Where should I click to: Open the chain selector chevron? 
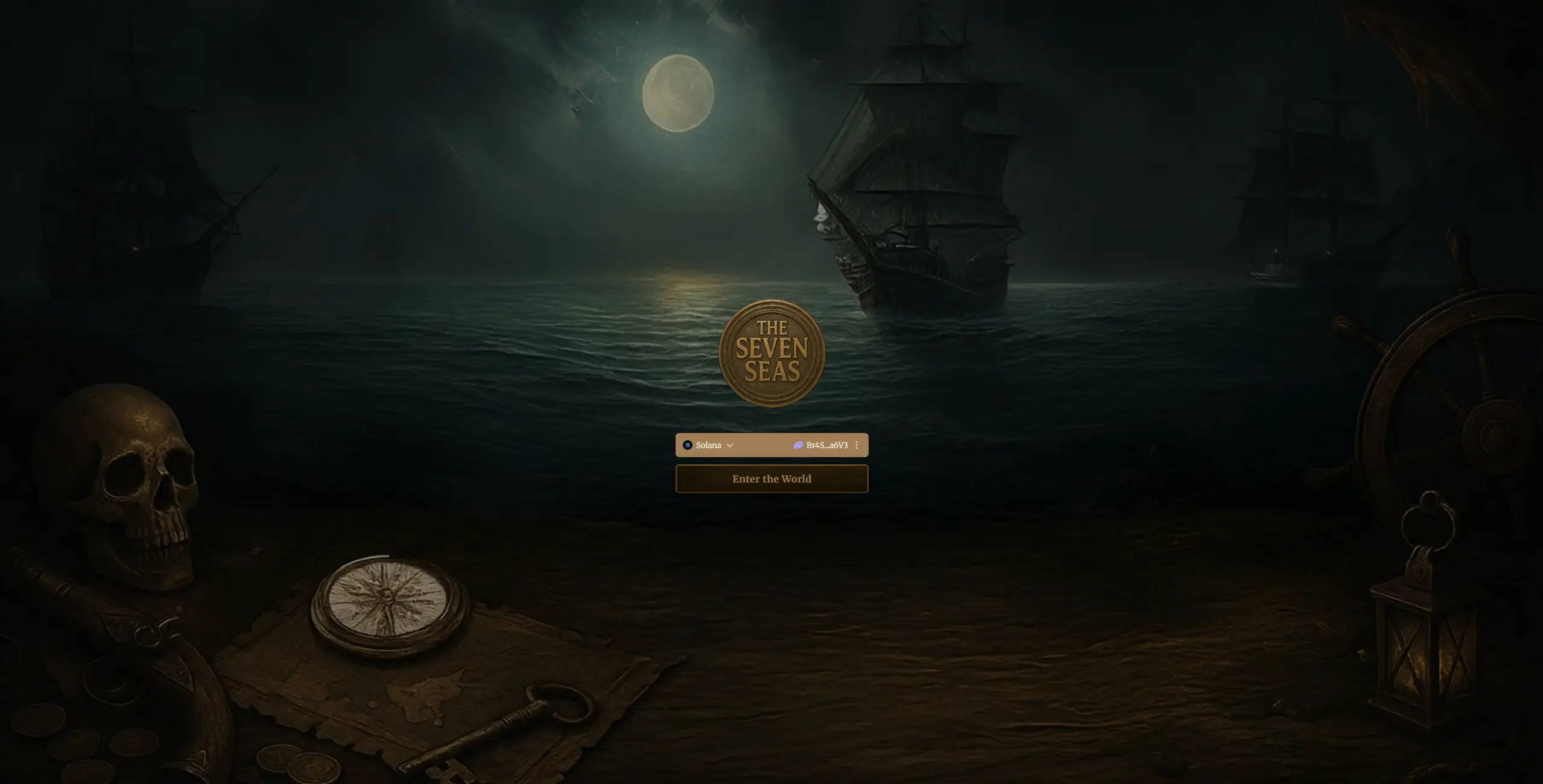tap(729, 445)
